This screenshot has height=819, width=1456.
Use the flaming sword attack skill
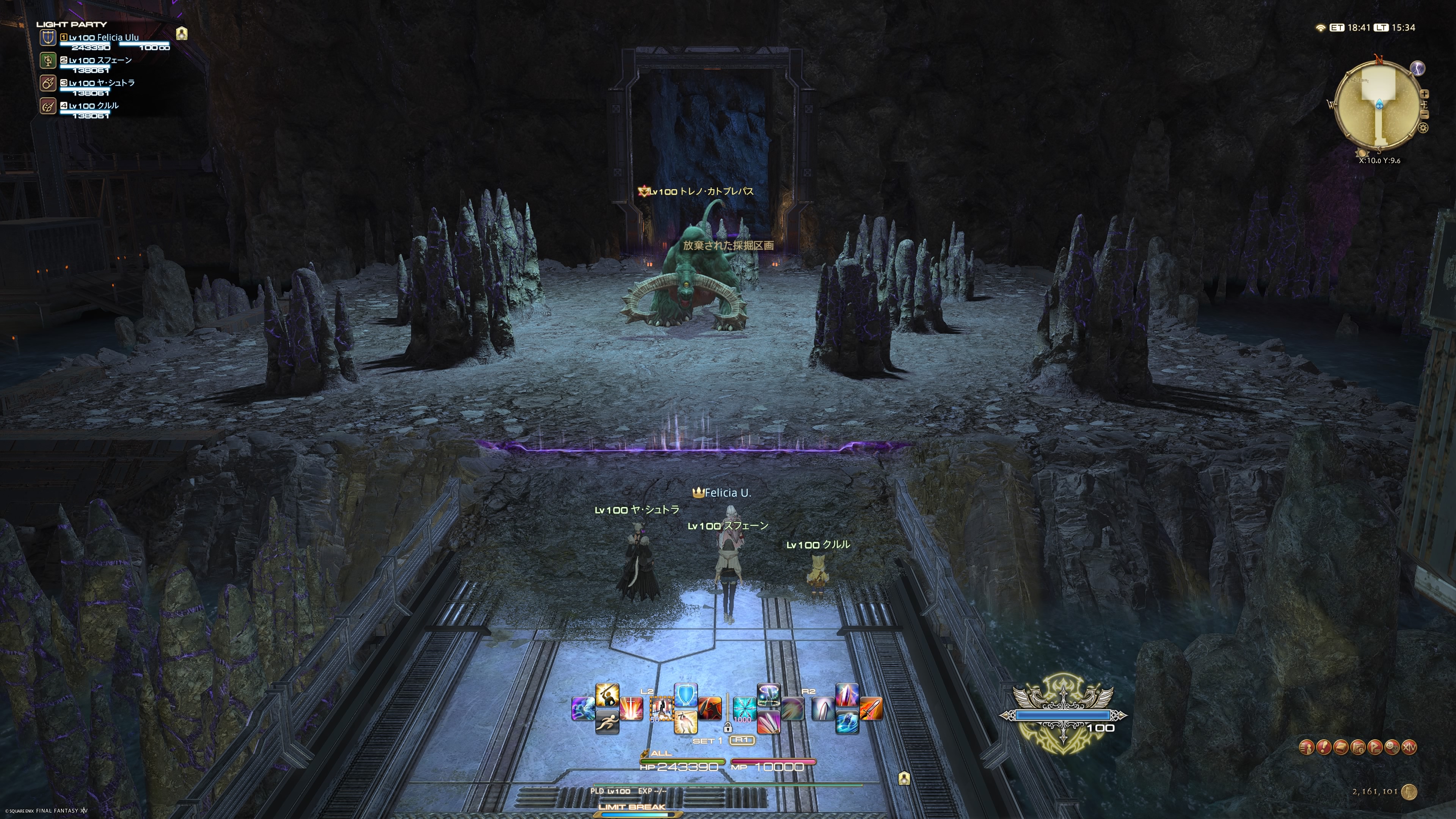[x=871, y=708]
